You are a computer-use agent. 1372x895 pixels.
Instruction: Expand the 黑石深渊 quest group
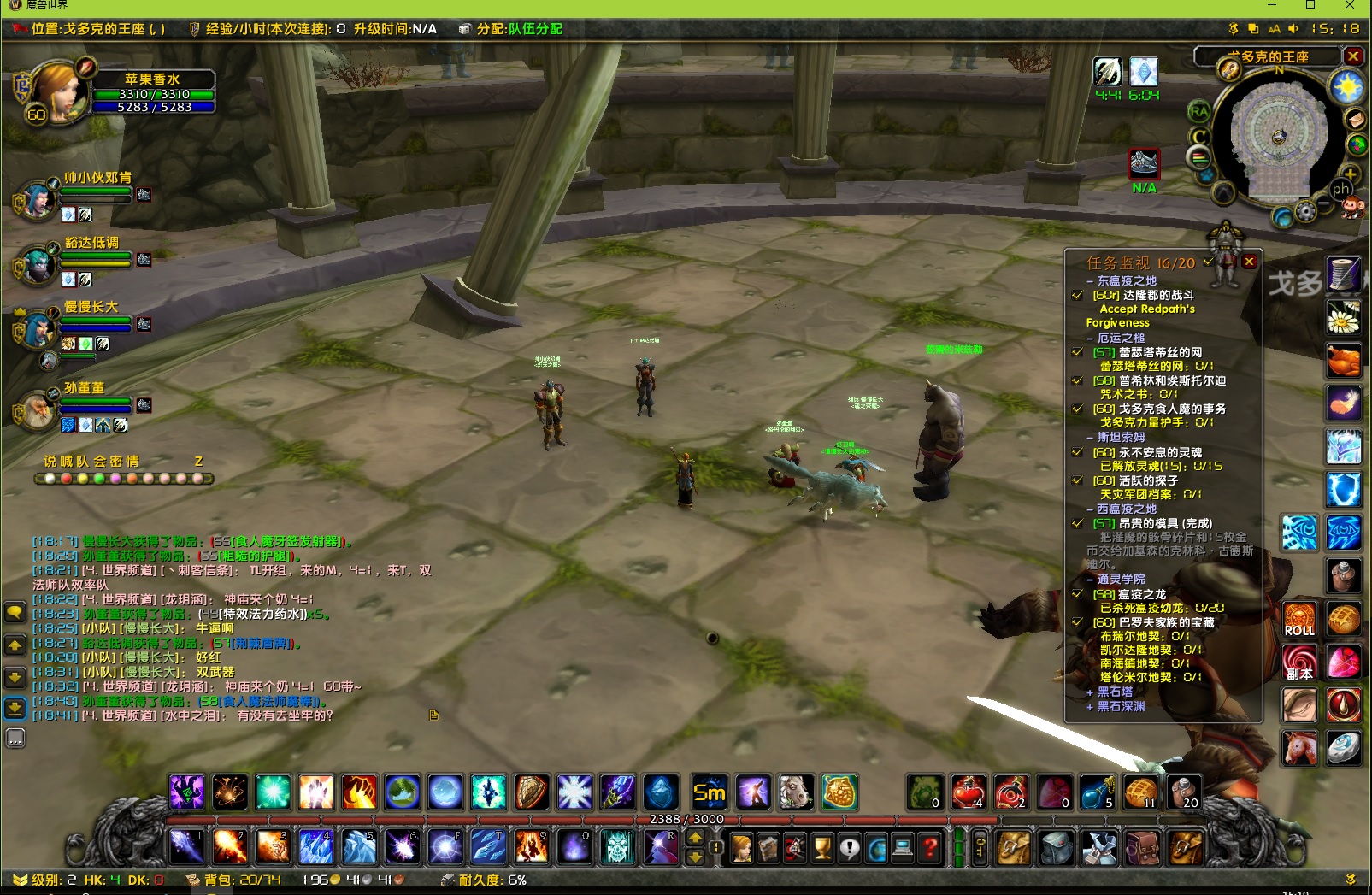click(x=1090, y=707)
